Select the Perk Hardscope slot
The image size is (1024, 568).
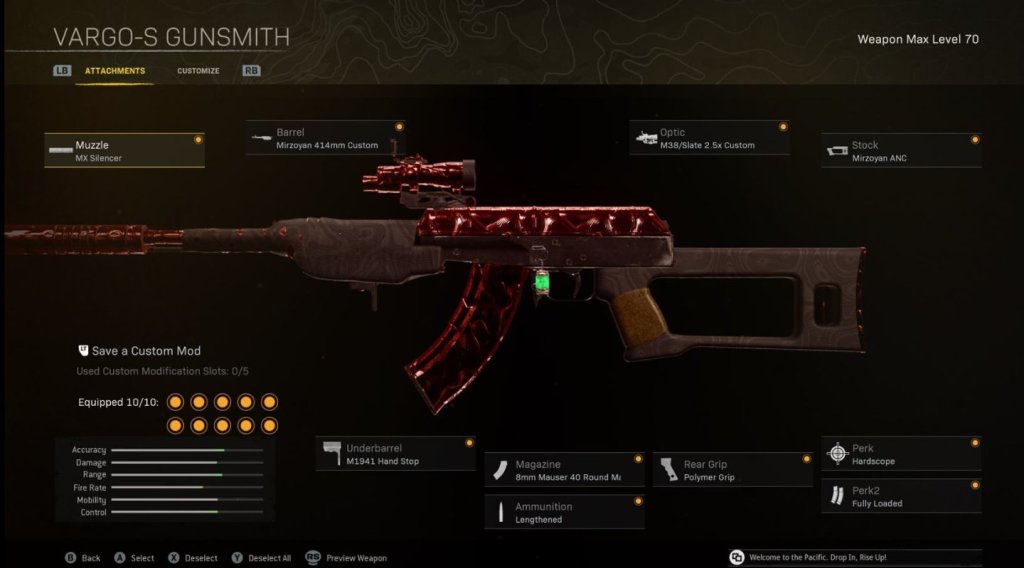click(x=900, y=454)
